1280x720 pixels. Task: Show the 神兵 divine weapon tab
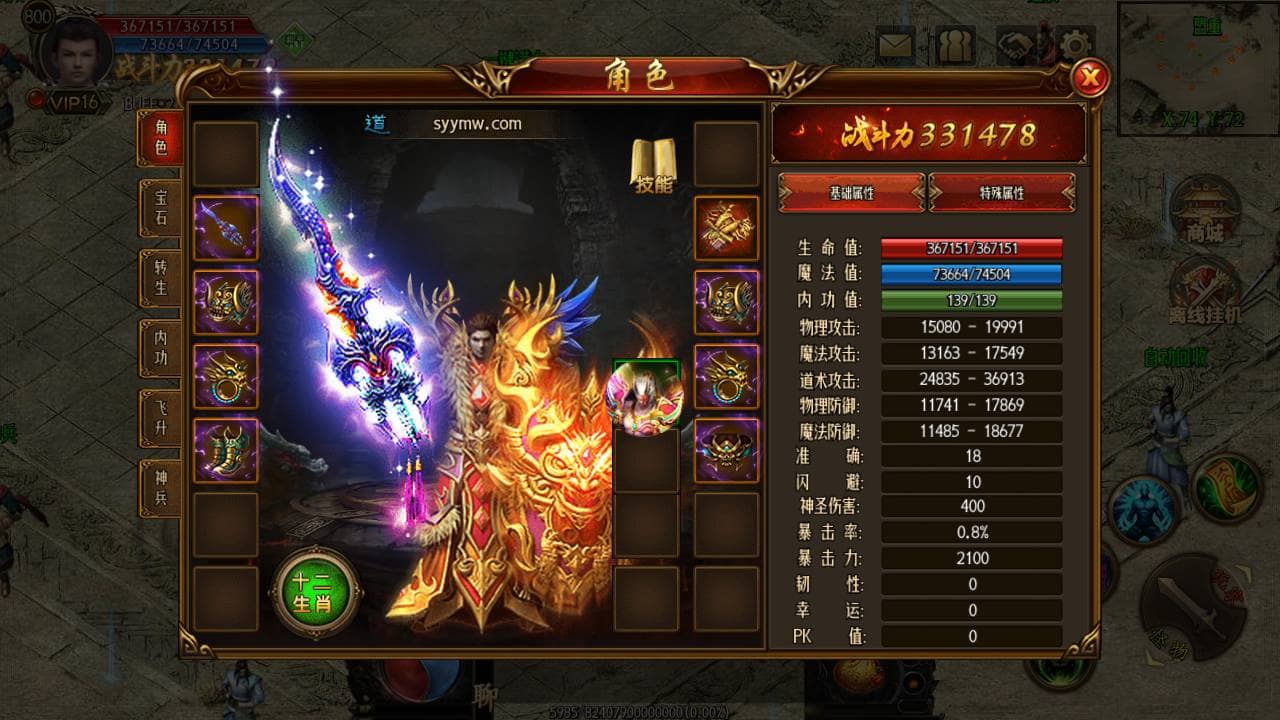coord(160,487)
